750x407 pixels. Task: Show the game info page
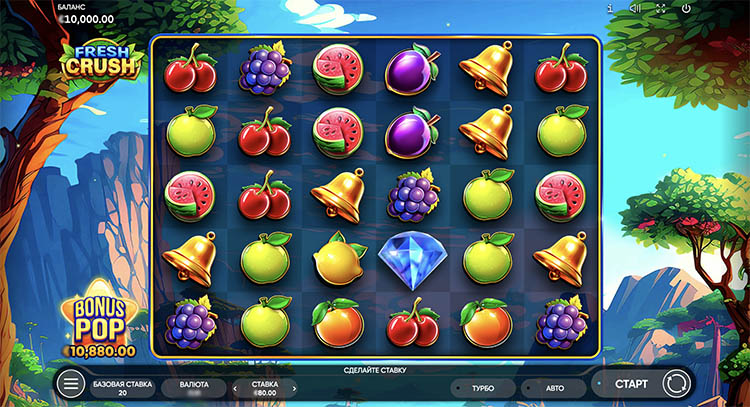(610, 9)
